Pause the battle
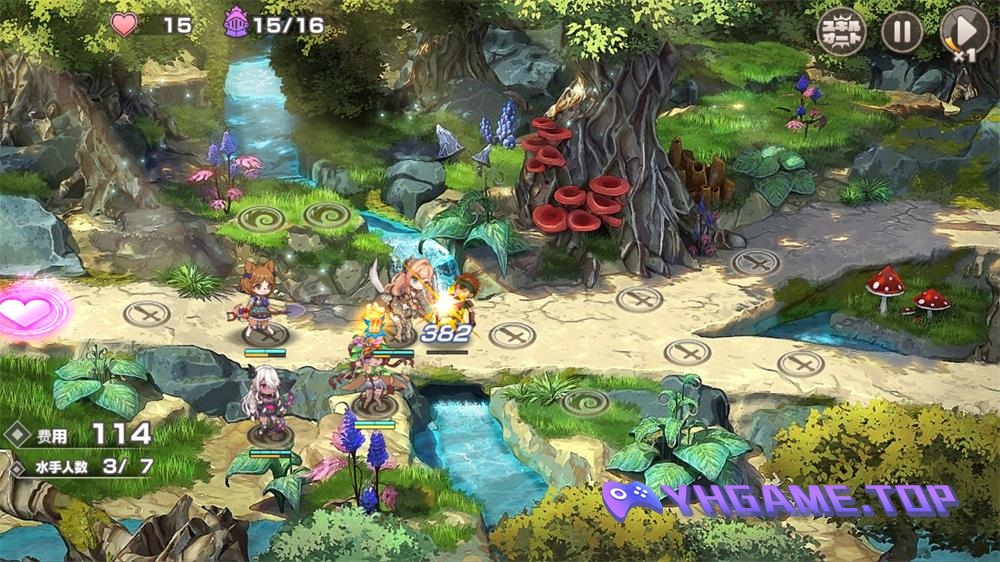The width and height of the screenshot is (1000, 562). point(901,32)
